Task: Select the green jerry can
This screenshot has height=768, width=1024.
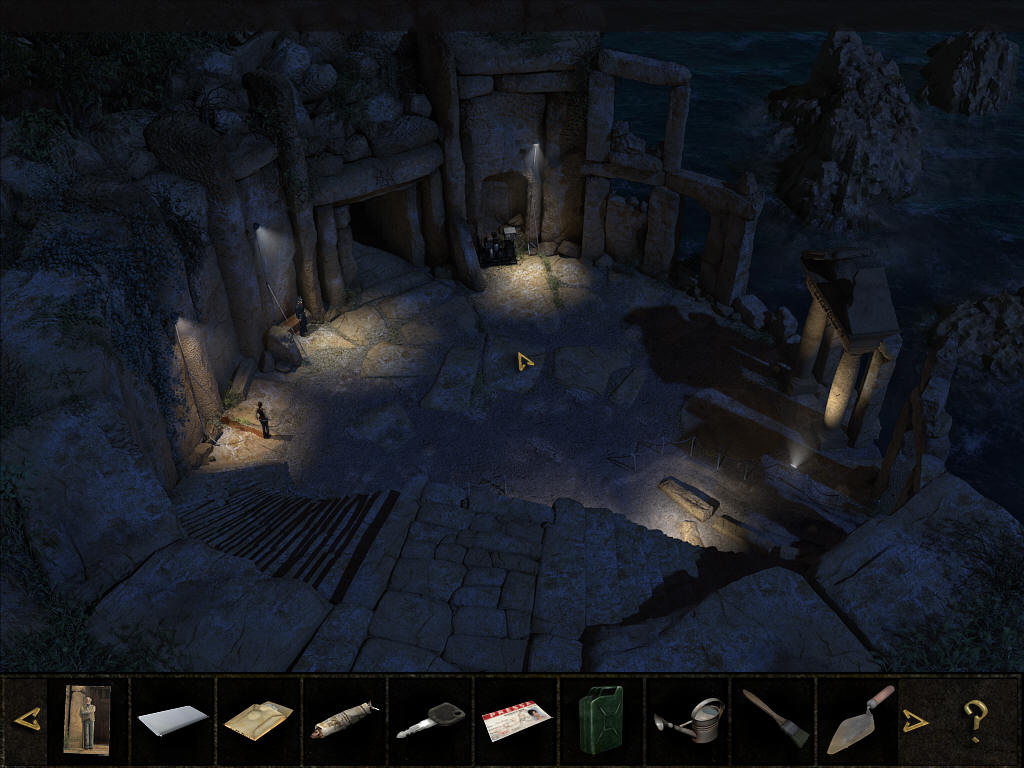Action: tap(600, 719)
